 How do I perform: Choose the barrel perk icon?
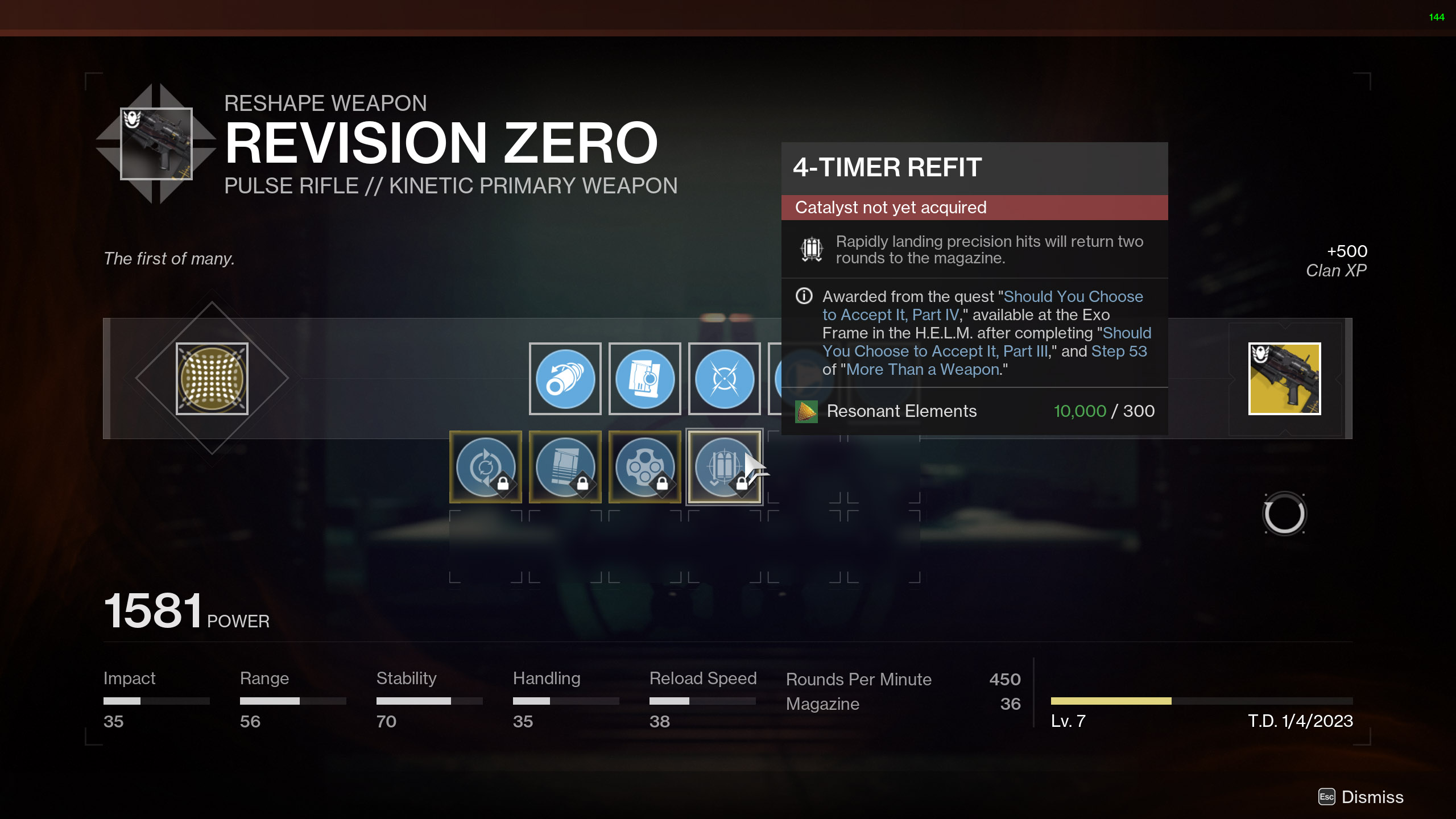pyautogui.click(x=565, y=379)
